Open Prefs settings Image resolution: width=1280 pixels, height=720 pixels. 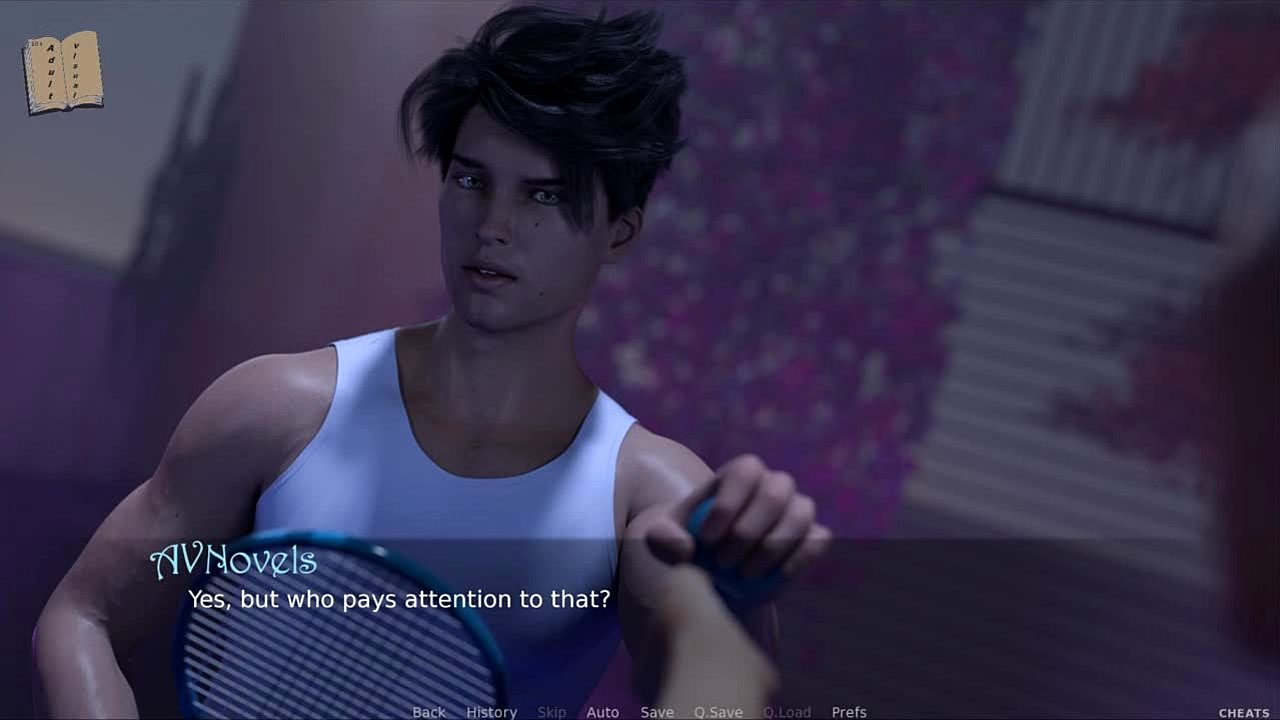click(849, 712)
